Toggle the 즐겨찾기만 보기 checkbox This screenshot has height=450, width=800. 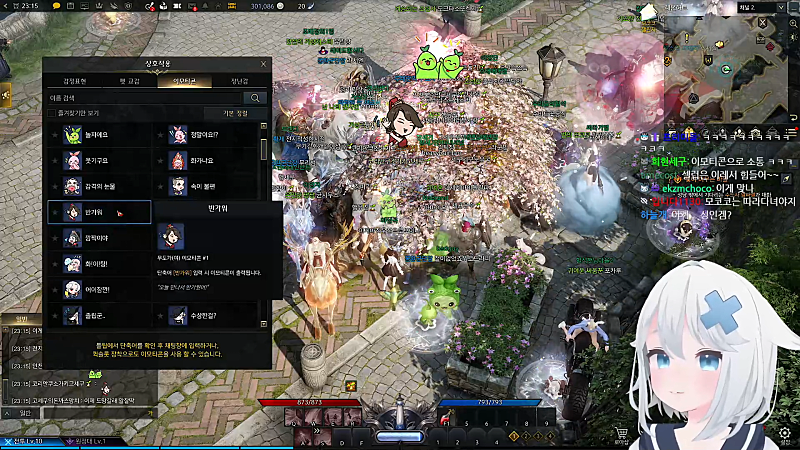[x=52, y=114]
